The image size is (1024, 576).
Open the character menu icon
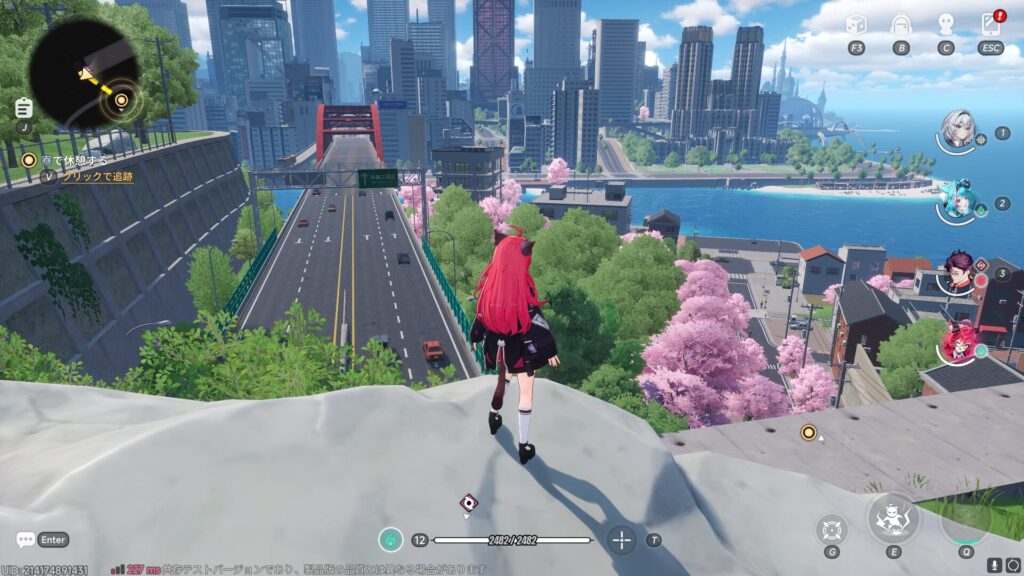[x=946, y=25]
